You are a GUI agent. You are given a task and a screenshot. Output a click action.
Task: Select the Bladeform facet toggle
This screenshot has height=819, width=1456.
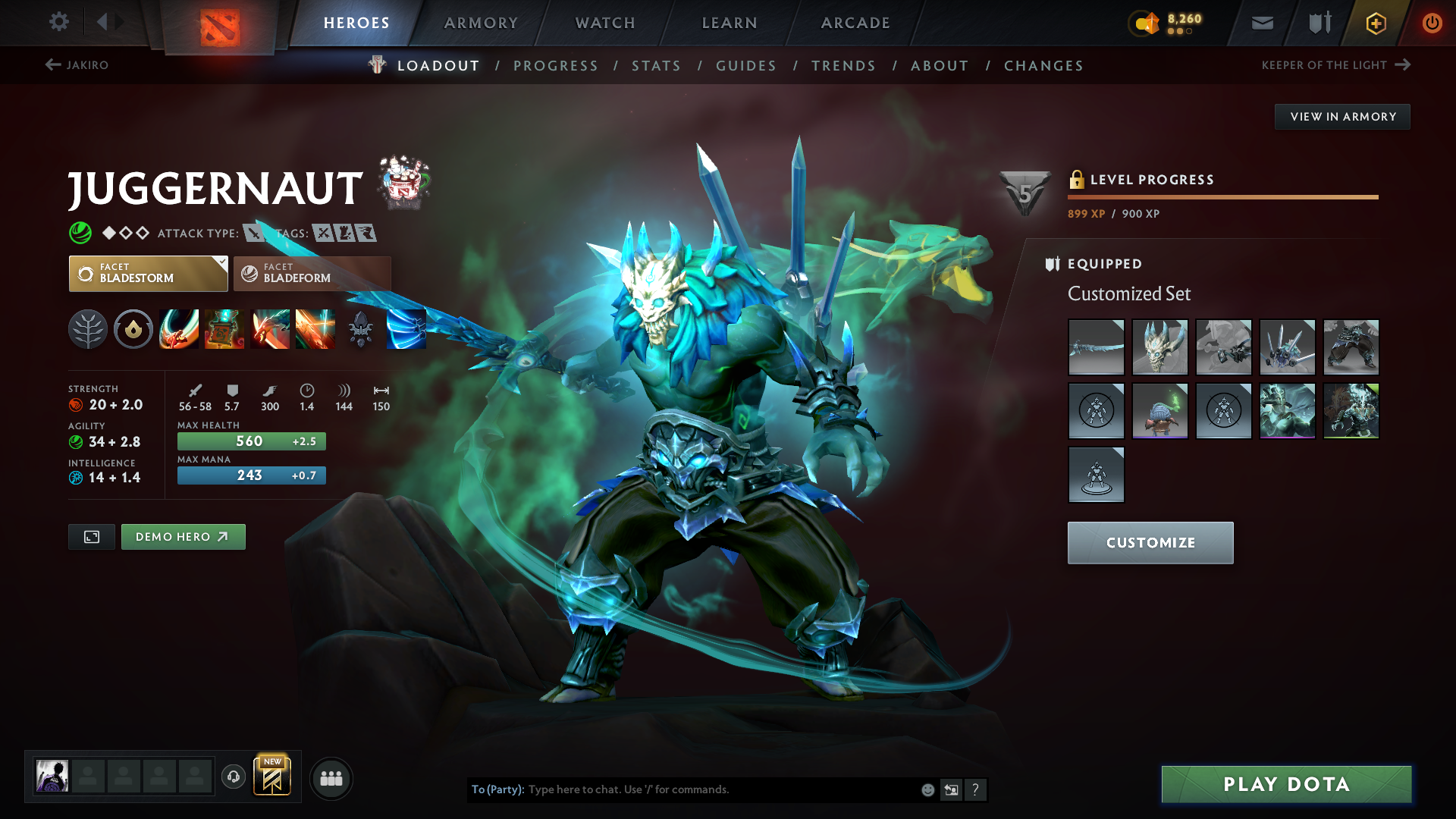[x=312, y=274]
